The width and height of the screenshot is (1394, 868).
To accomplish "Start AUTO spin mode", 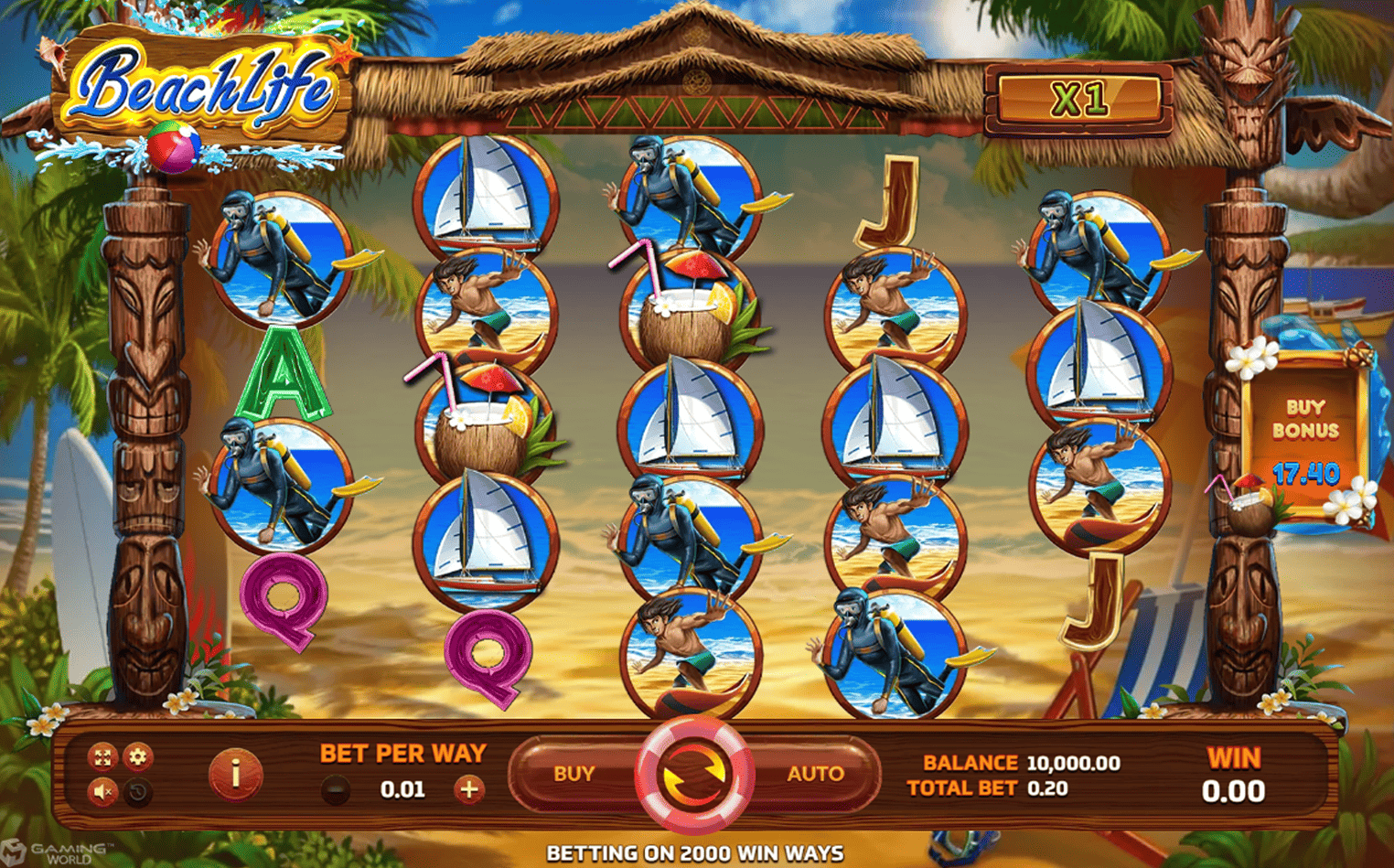I will coord(814,774).
